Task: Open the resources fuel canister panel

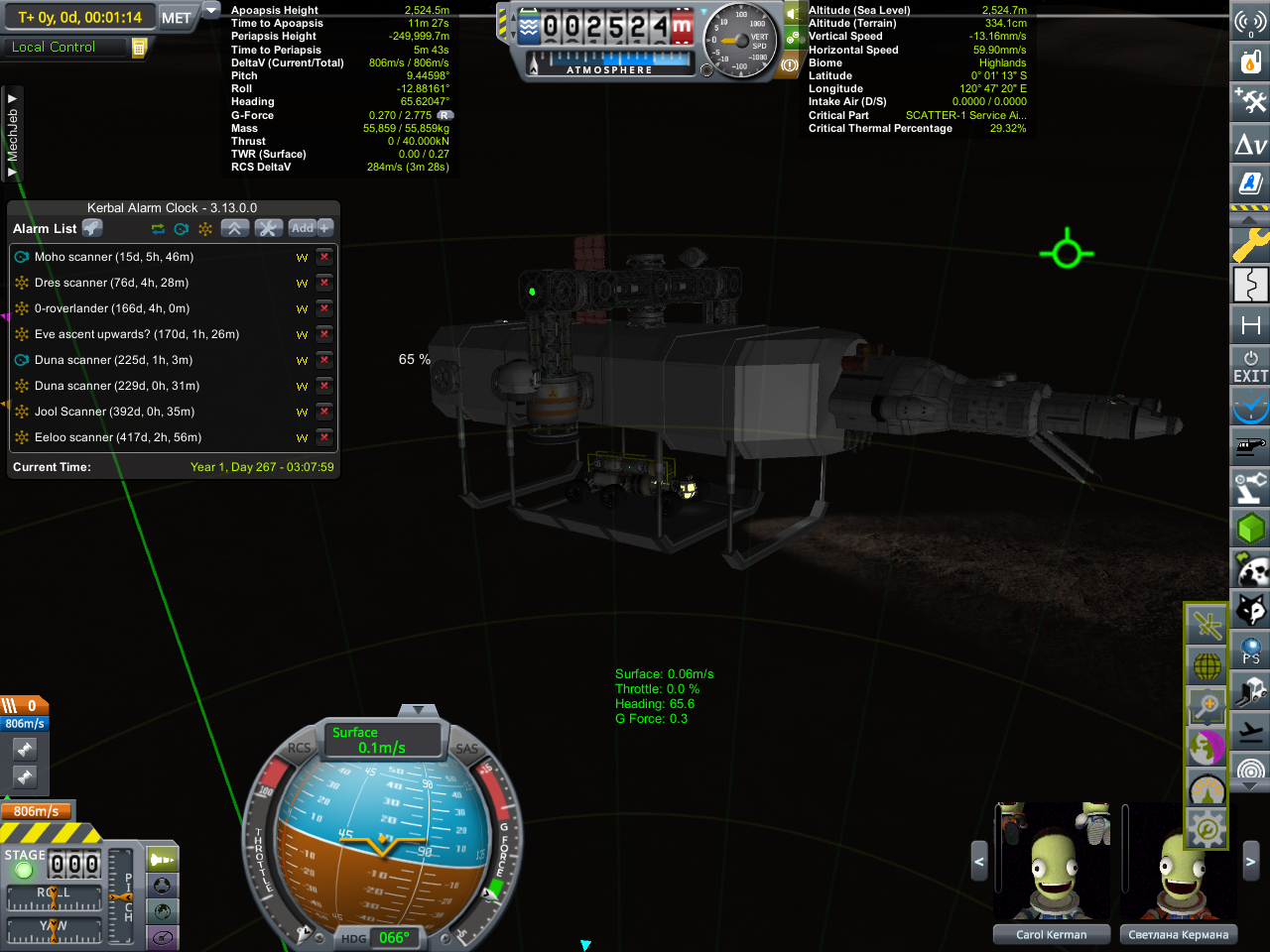Action: pos(1250,61)
